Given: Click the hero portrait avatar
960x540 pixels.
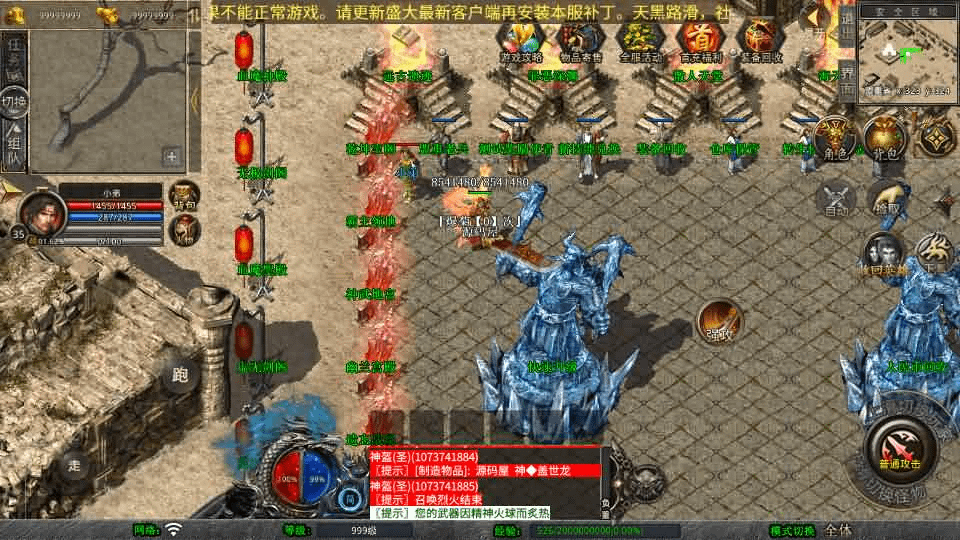Looking at the screenshot, I should click(41, 212).
